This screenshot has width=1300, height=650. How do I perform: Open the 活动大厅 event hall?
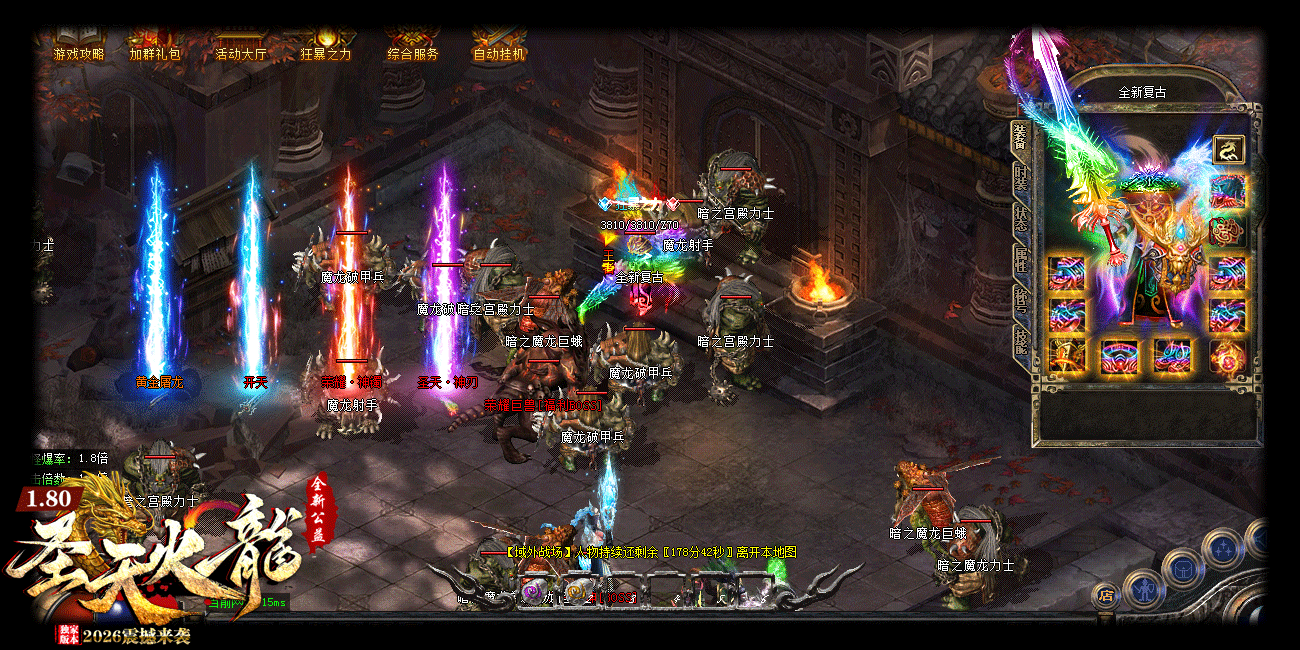pos(241,54)
